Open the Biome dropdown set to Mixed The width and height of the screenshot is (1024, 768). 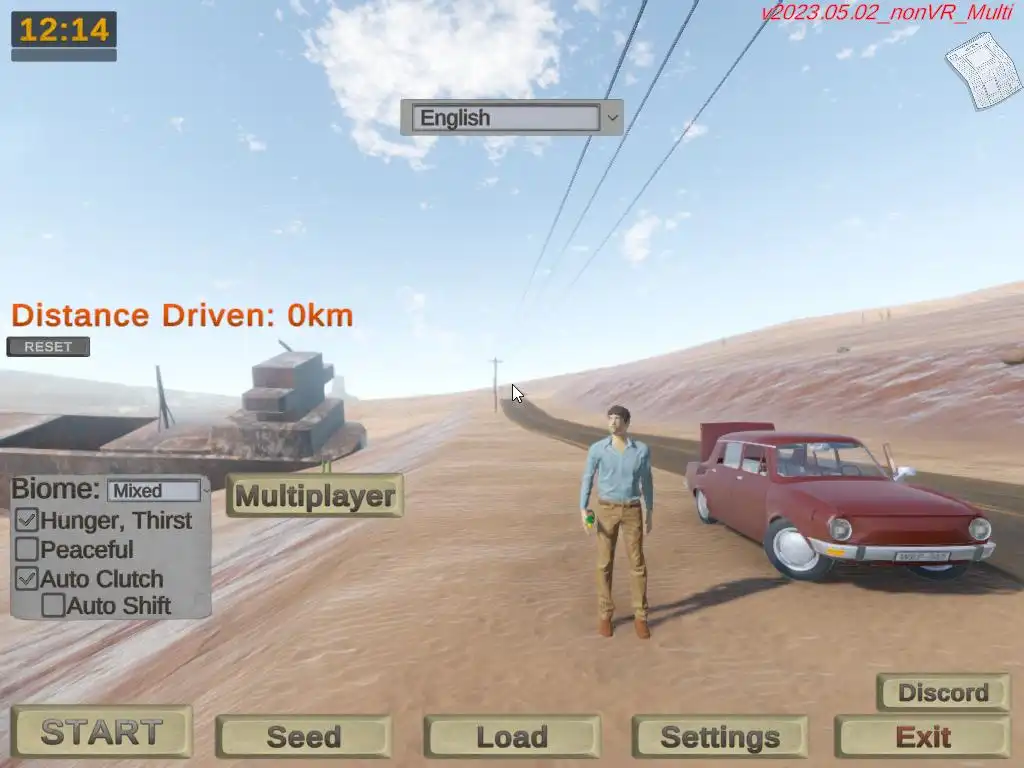coord(156,491)
